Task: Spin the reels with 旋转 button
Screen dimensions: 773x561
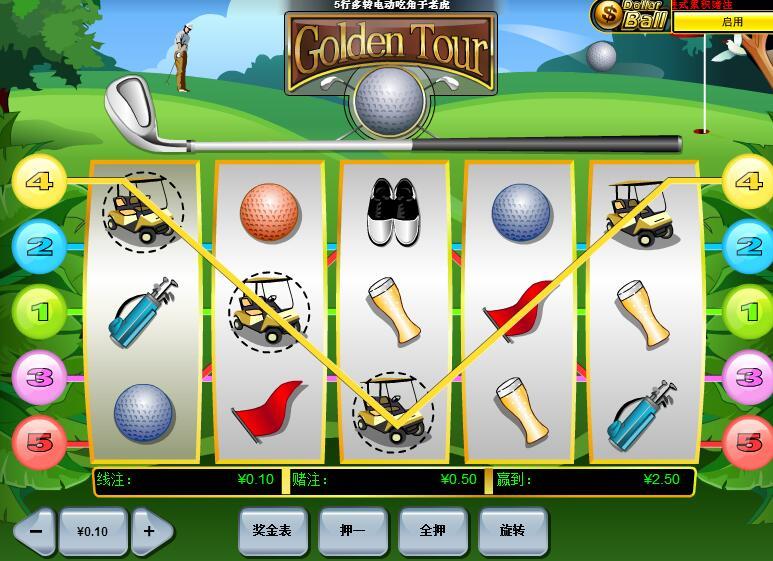Action: click(x=512, y=531)
